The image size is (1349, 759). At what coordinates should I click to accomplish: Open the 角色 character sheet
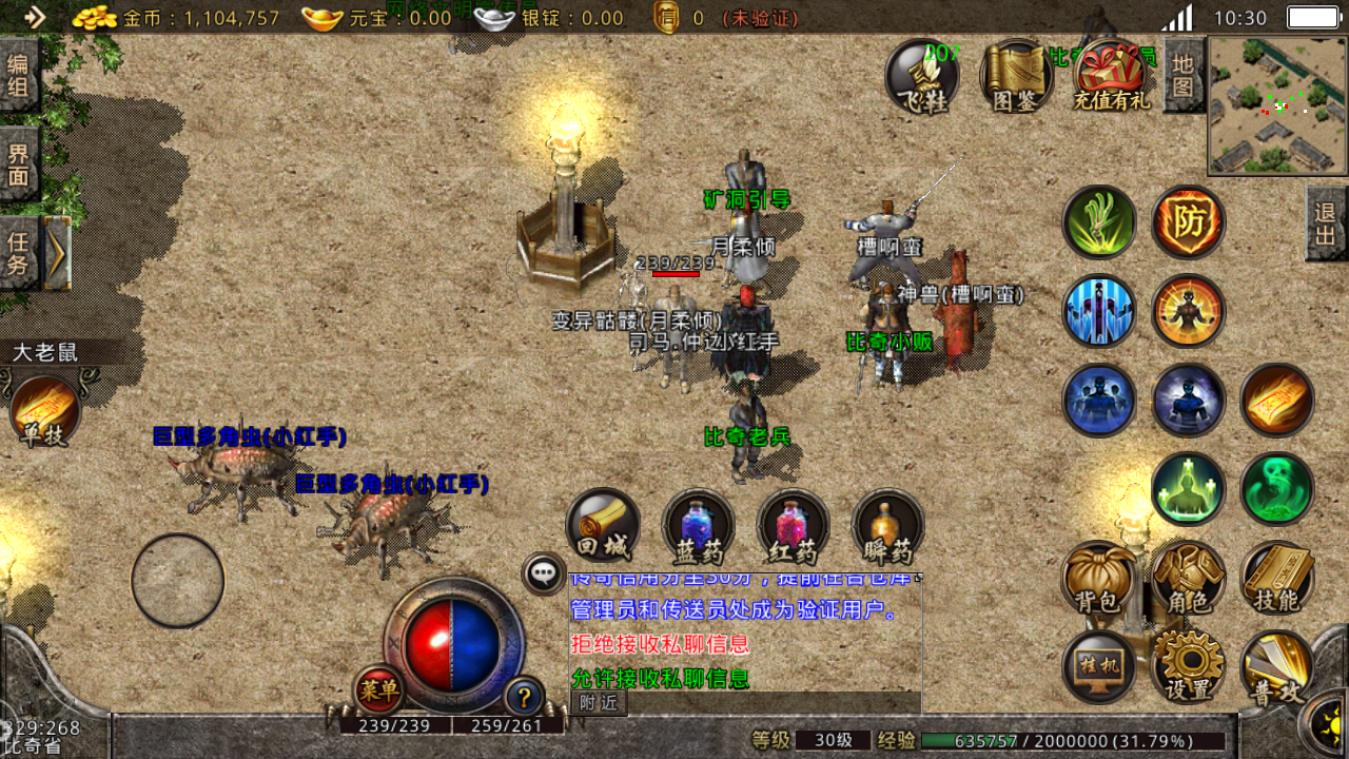click(1188, 578)
